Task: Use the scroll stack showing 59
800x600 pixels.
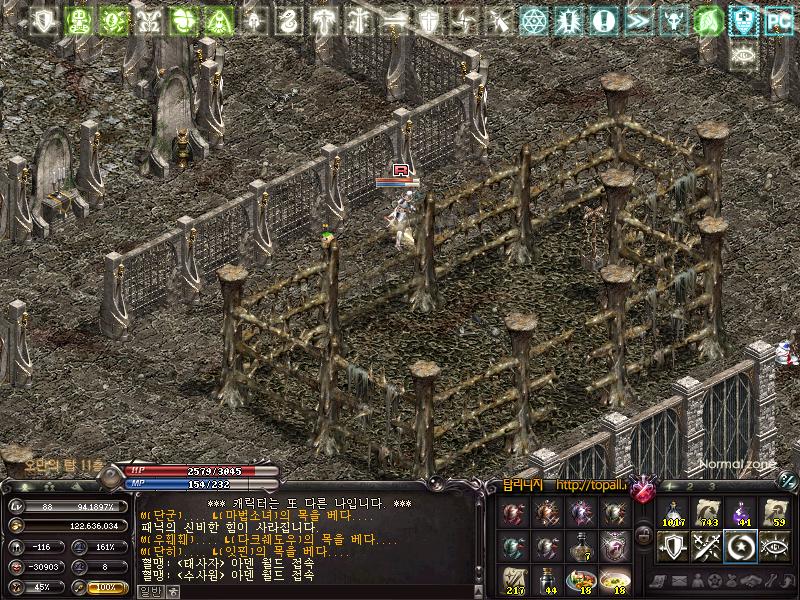Action: click(774, 512)
